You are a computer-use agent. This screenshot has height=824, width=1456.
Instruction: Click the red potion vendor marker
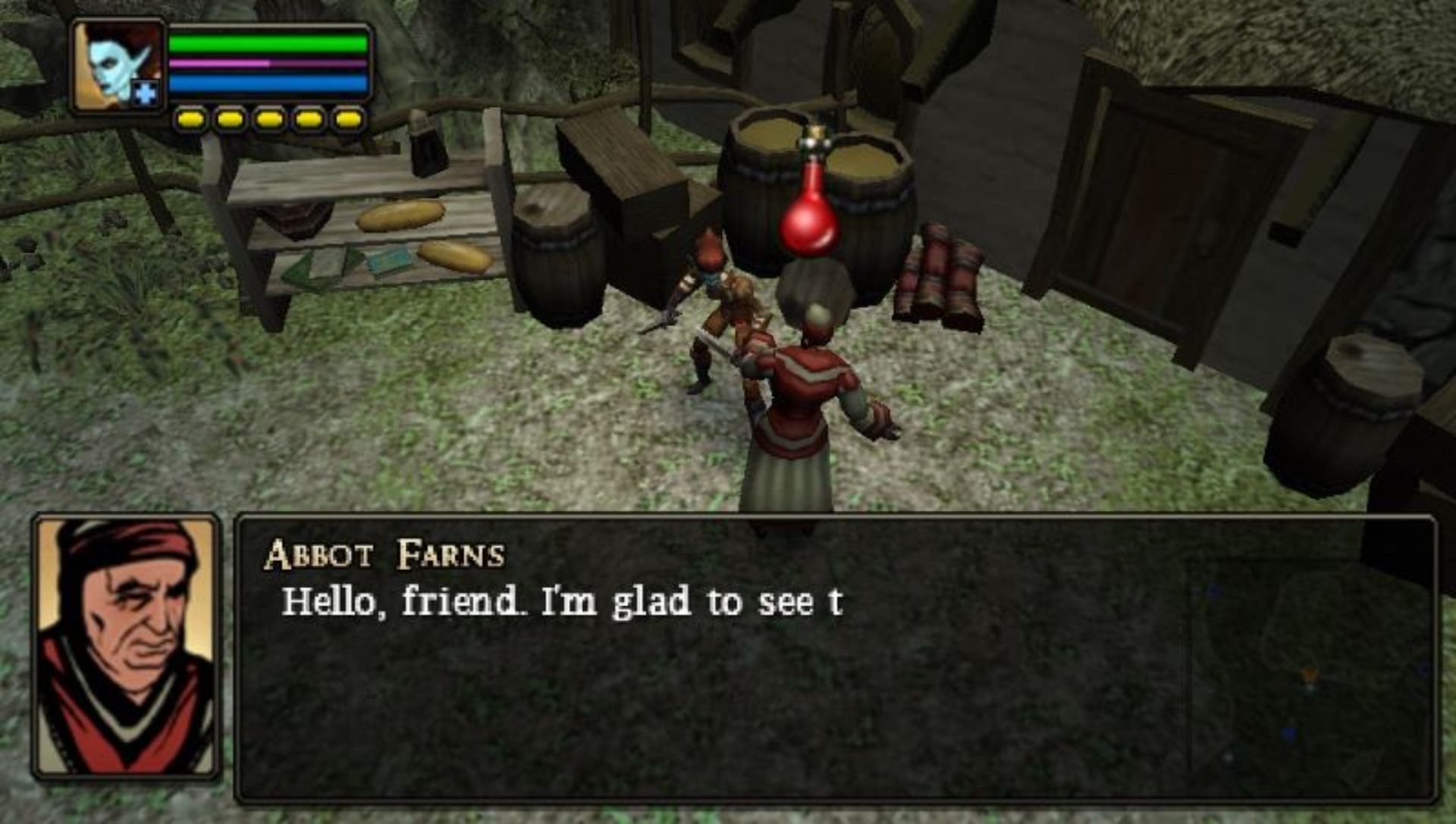coord(810,202)
